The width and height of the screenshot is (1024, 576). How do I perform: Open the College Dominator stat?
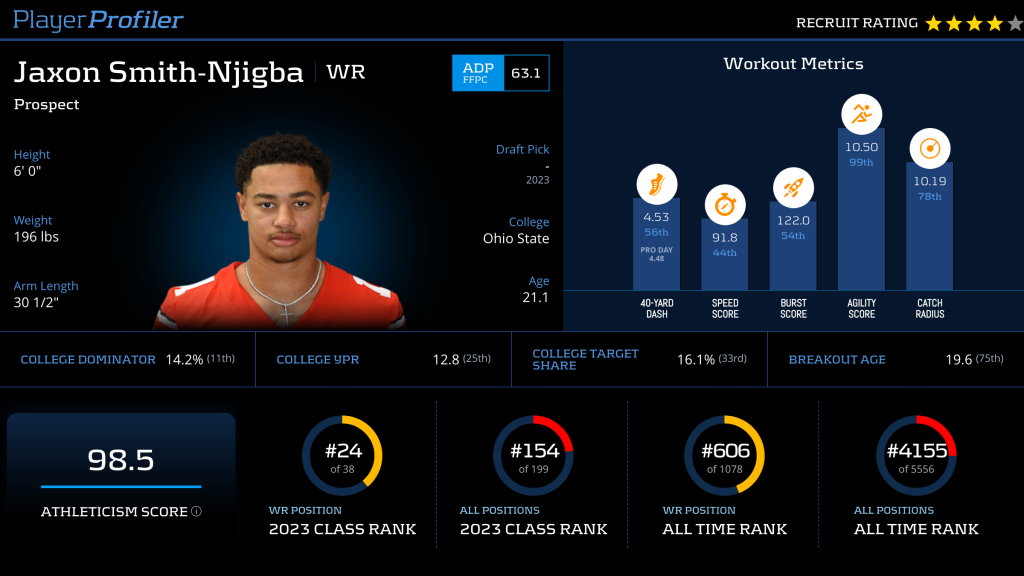(127, 359)
